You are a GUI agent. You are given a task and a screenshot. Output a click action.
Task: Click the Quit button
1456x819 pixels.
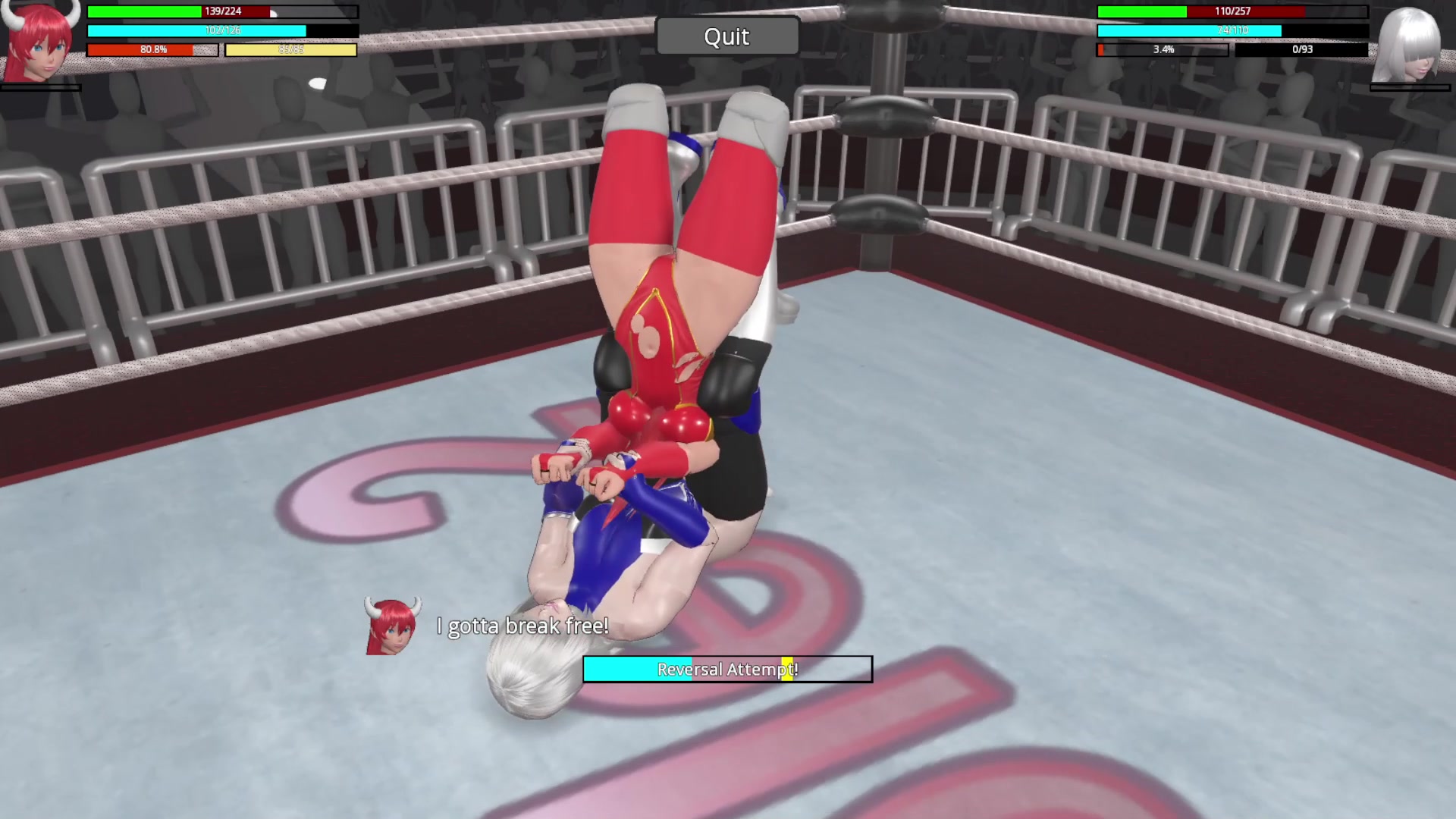(x=726, y=36)
